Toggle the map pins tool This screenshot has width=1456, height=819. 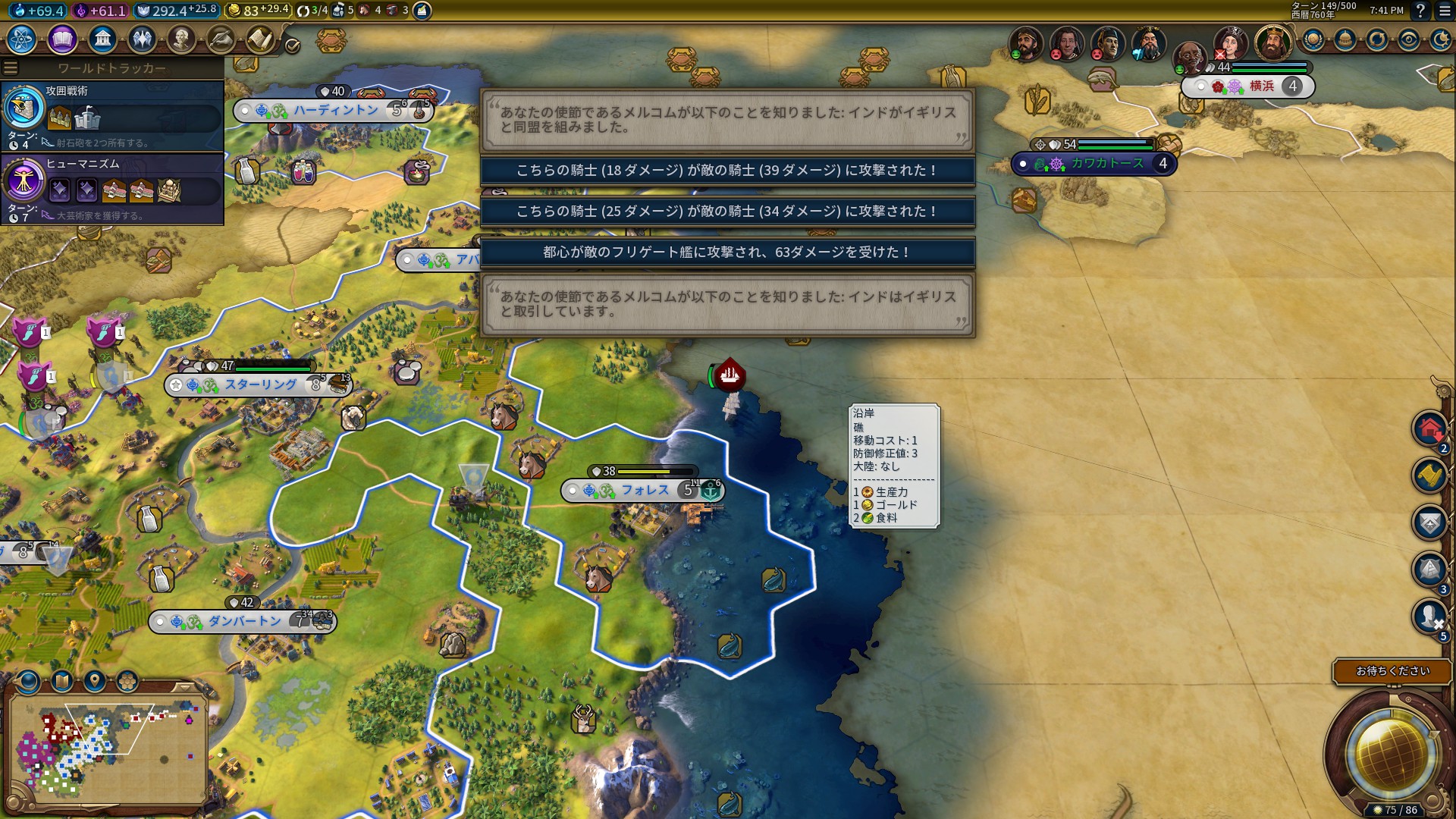[x=94, y=681]
